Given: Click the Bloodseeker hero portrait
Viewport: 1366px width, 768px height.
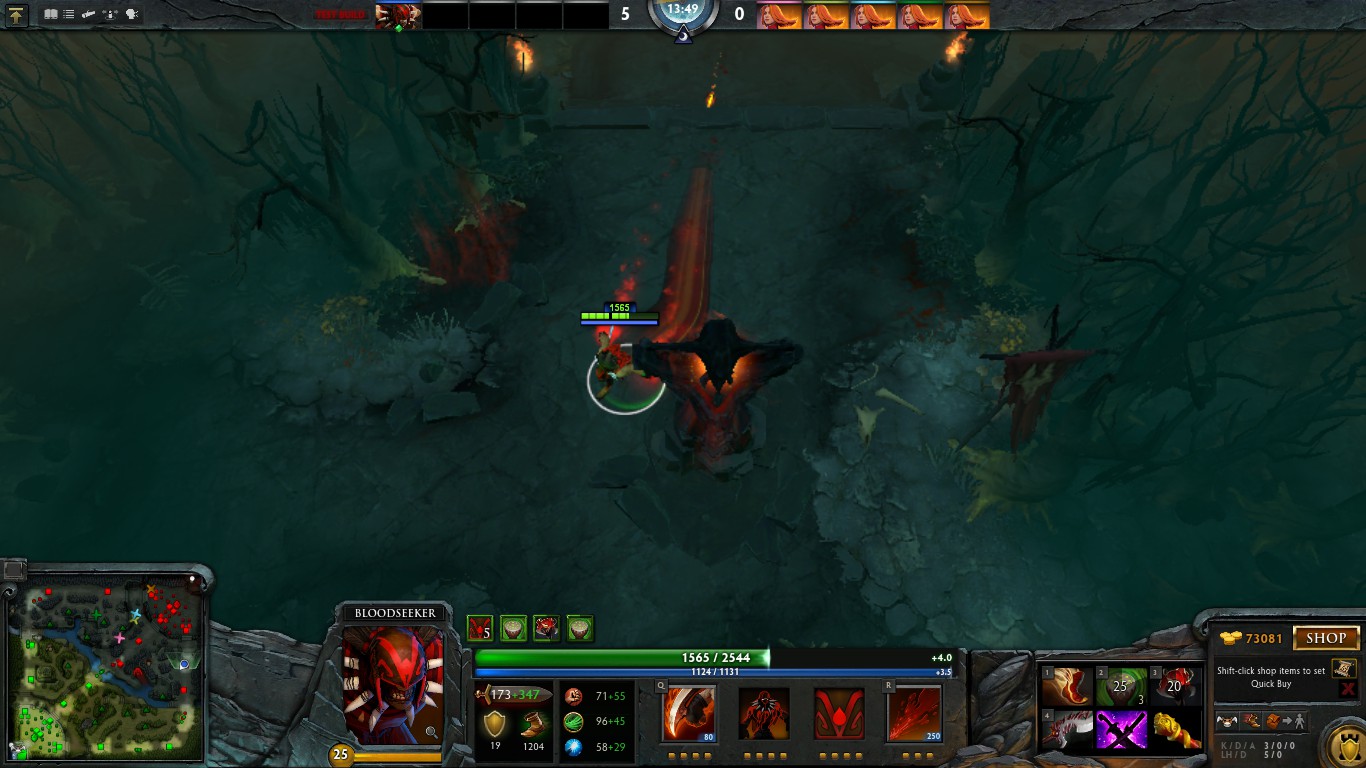Looking at the screenshot, I should (x=393, y=685).
